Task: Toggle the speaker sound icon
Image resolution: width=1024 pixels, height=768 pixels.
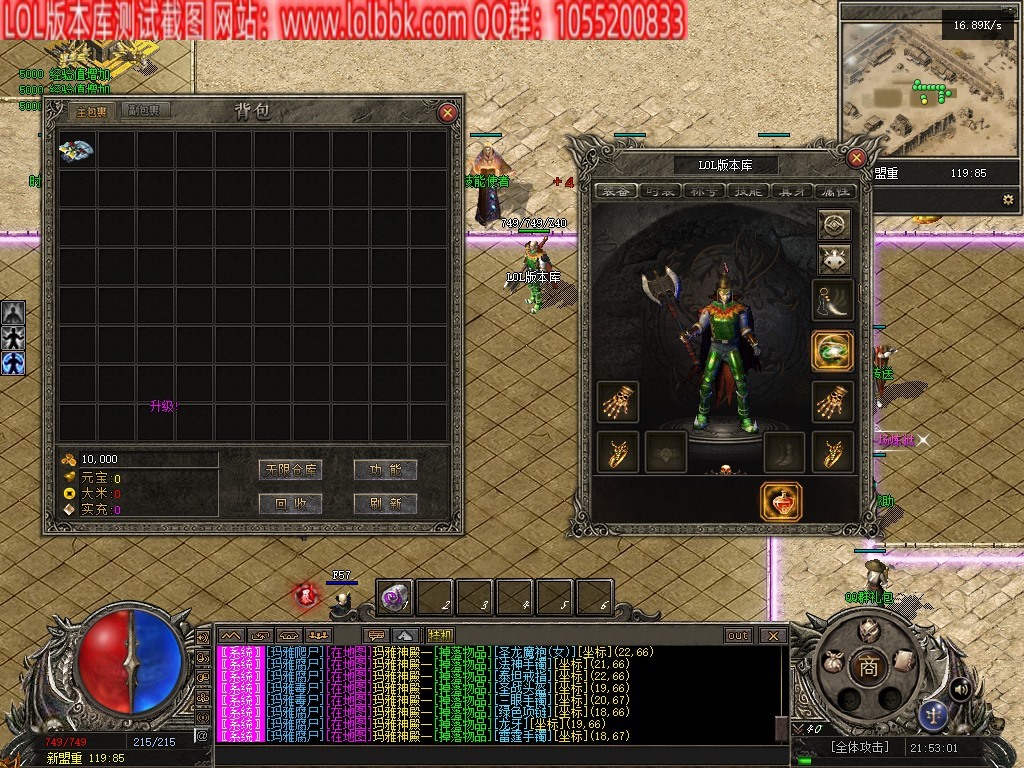Action: 960,688
